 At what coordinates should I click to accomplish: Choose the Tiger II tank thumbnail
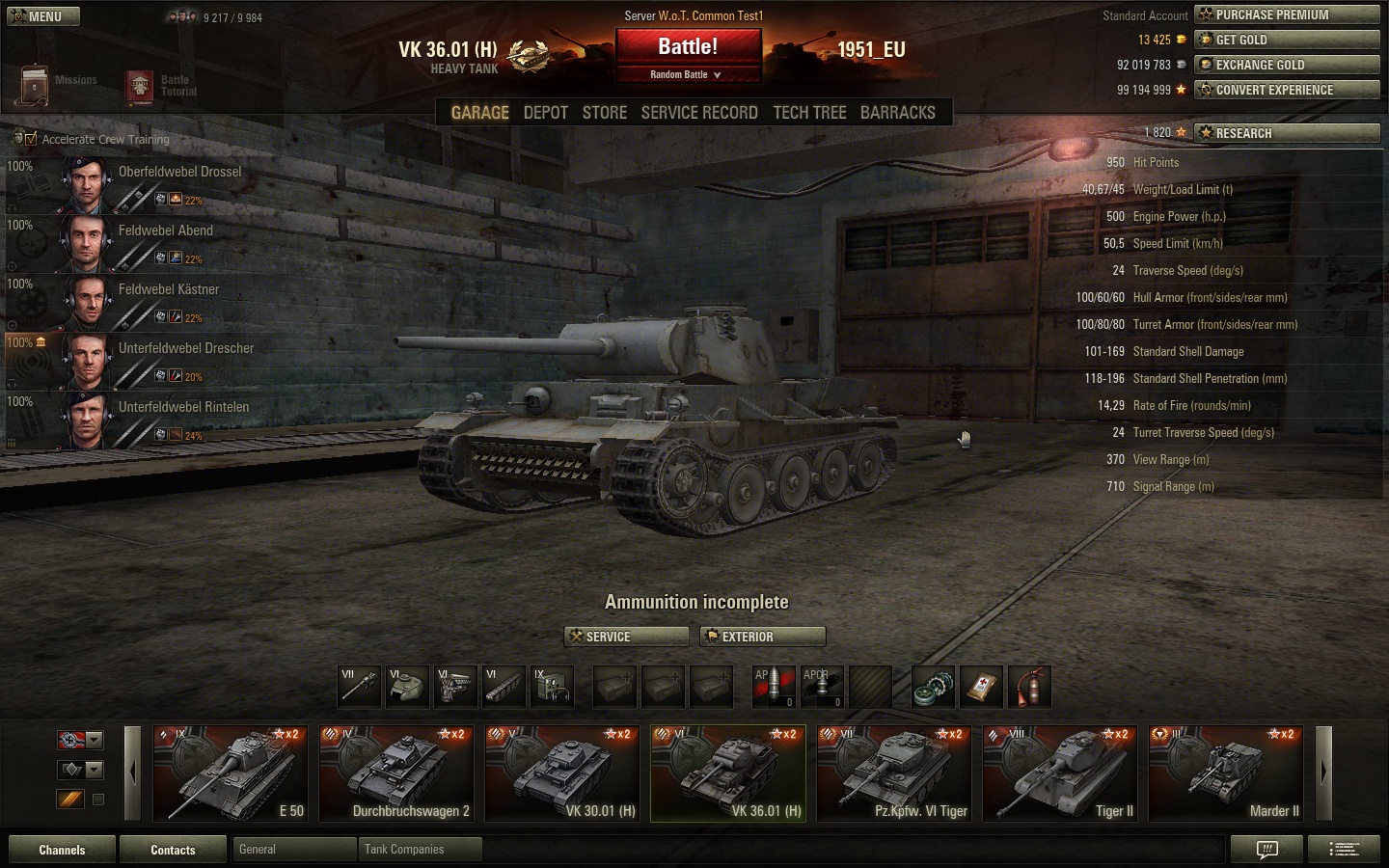1060,773
